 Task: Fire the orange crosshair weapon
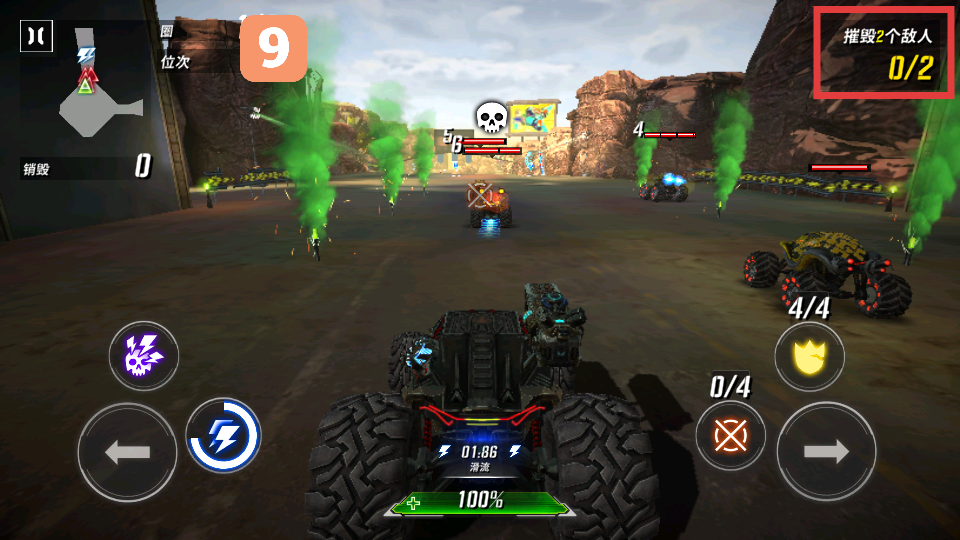click(x=731, y=435)
